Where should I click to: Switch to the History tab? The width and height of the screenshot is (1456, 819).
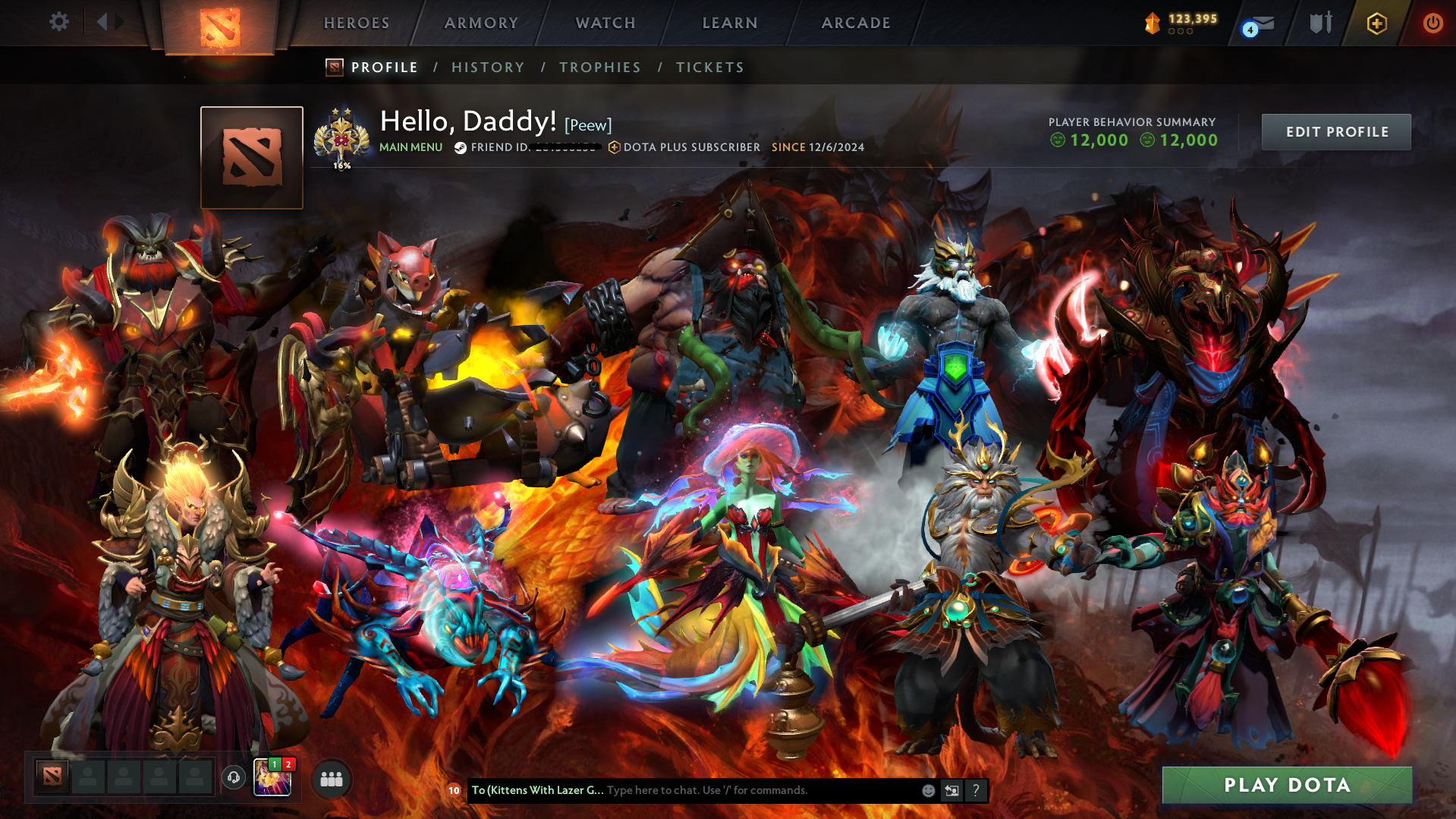[x=488, y=67]
